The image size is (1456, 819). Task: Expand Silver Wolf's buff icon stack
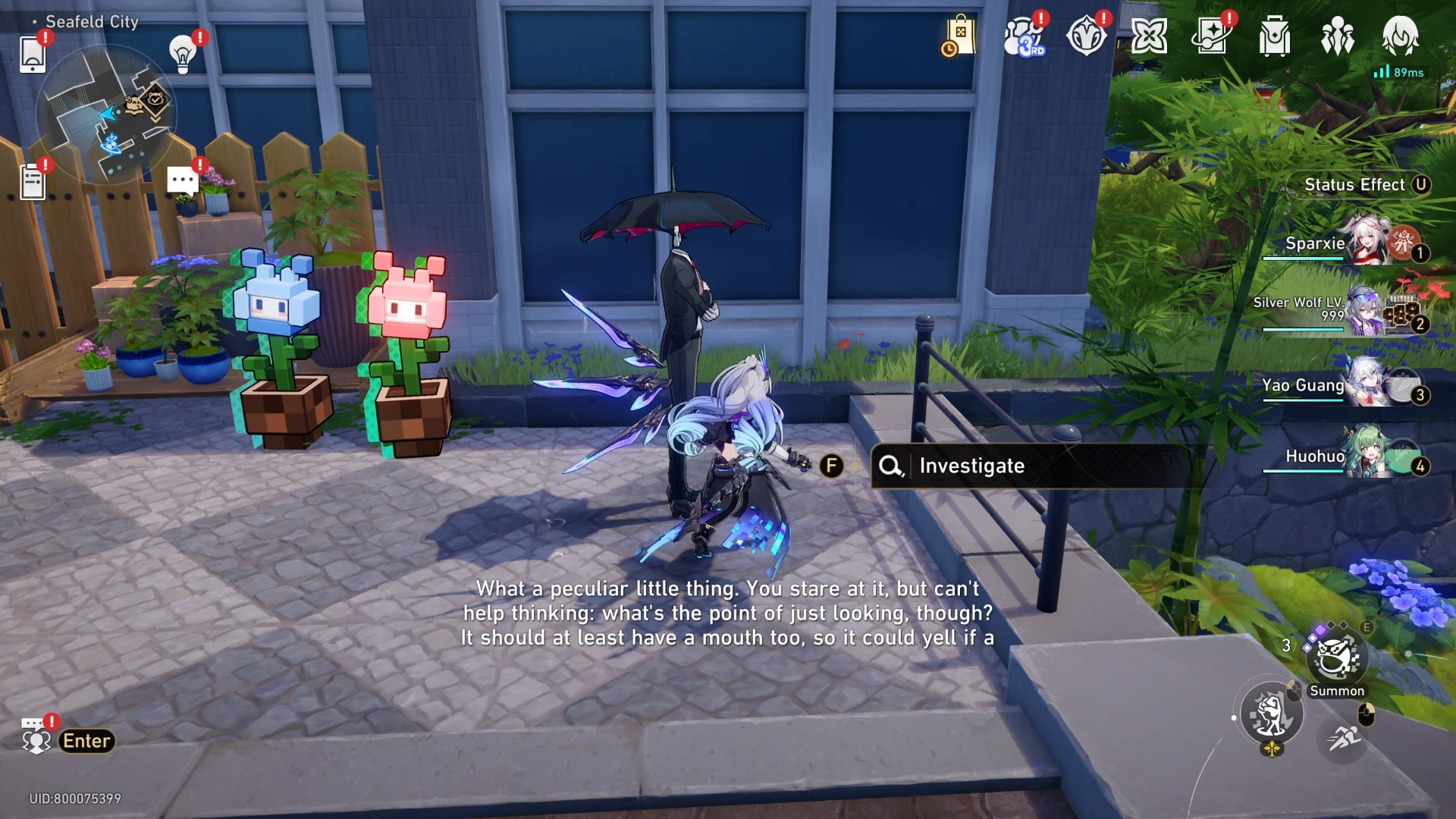click(1403, 315)
